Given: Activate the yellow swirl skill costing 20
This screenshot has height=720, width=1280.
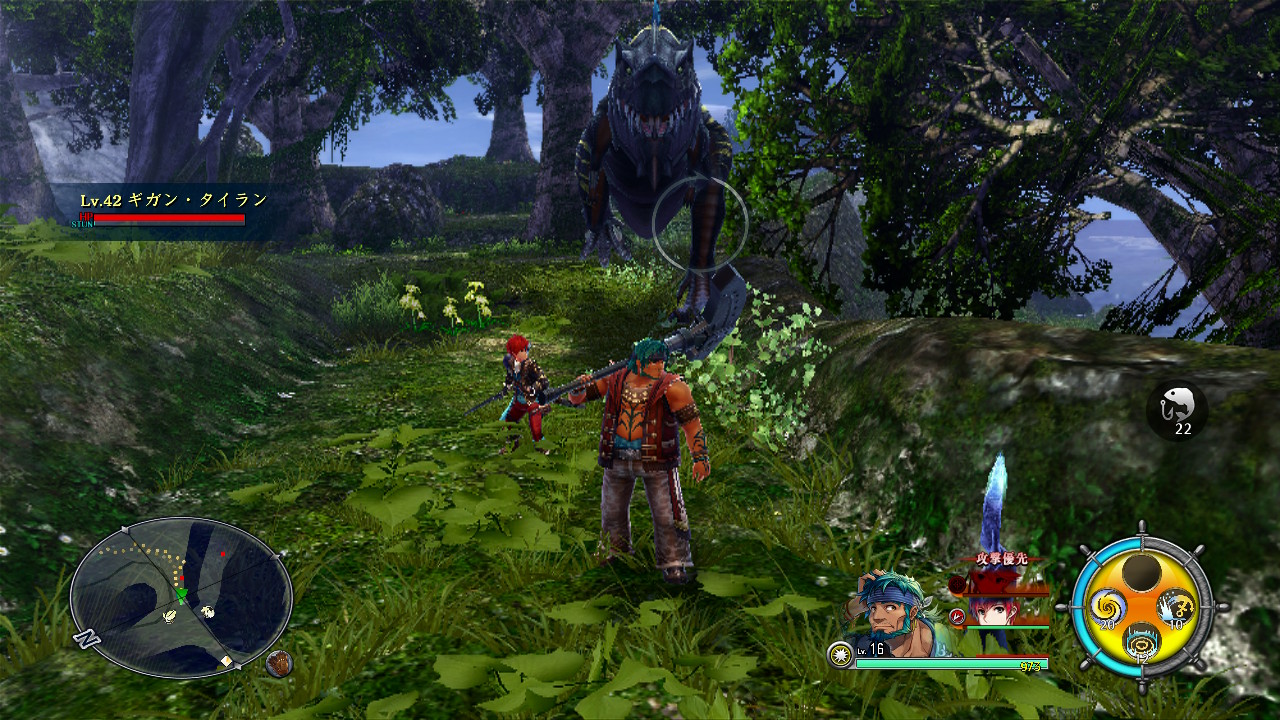Looking at the screenshot, I should (1107, 606).
